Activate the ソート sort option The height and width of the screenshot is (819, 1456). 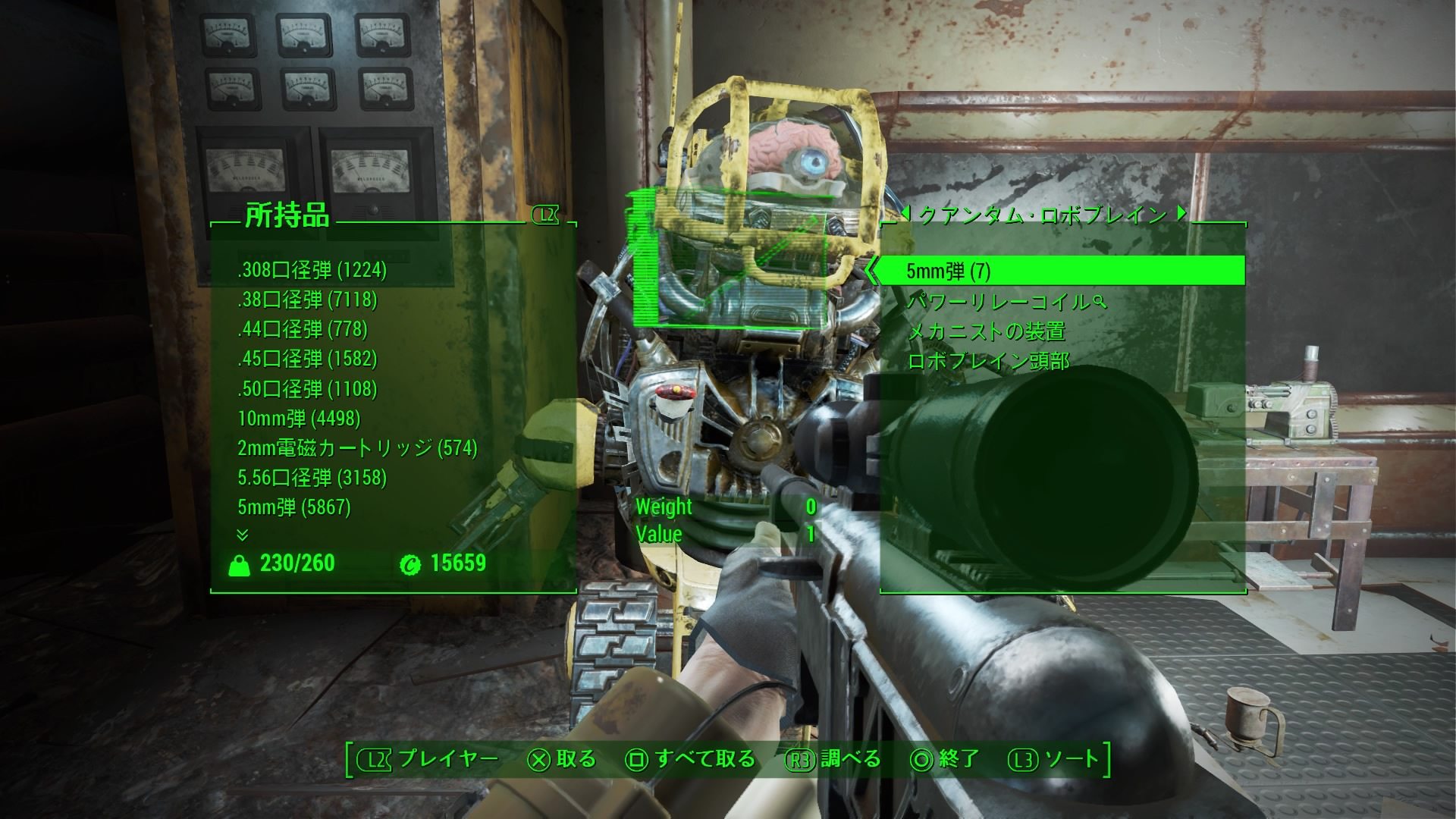1054,759
